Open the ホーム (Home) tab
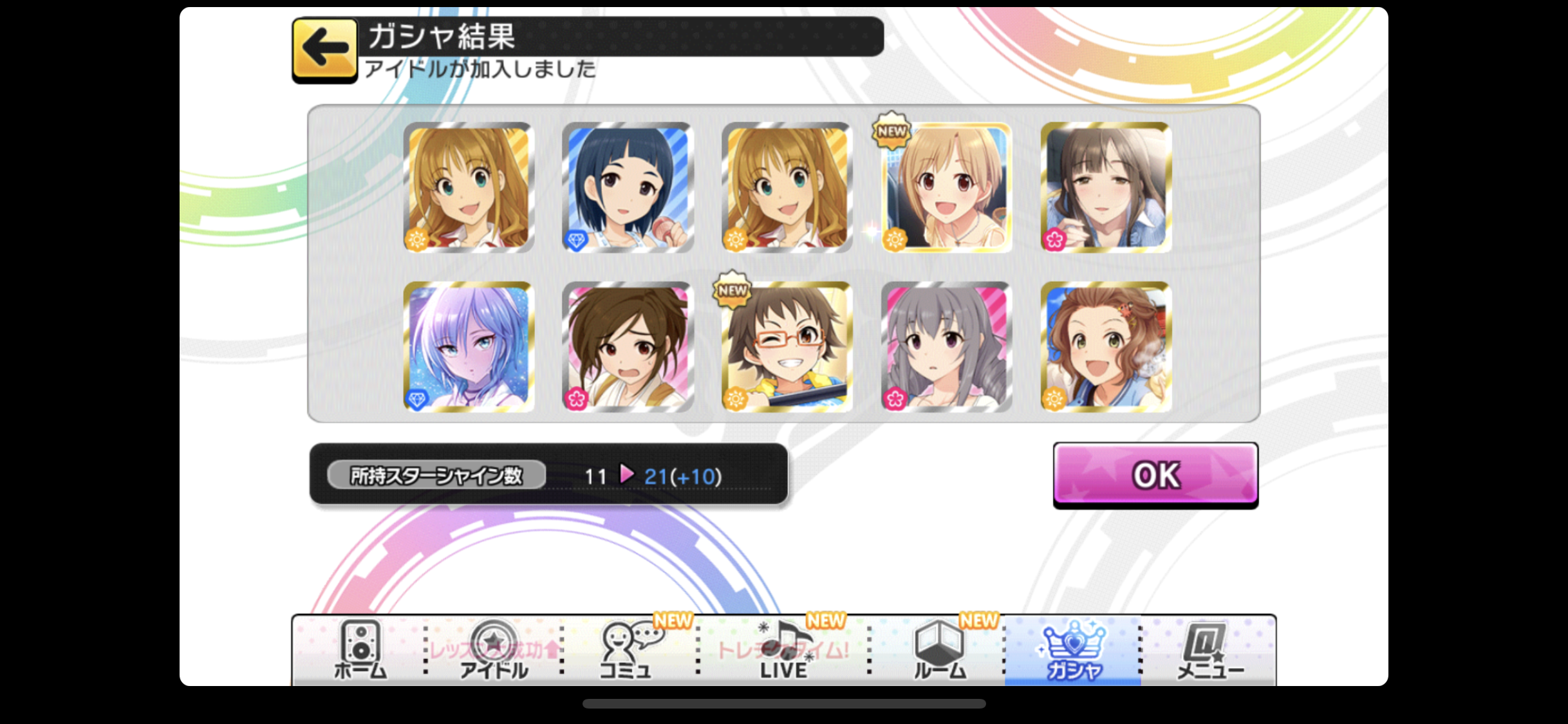The height and width of the screenshot is (724, 1568). pyautogui.click(x=360, y=650)
